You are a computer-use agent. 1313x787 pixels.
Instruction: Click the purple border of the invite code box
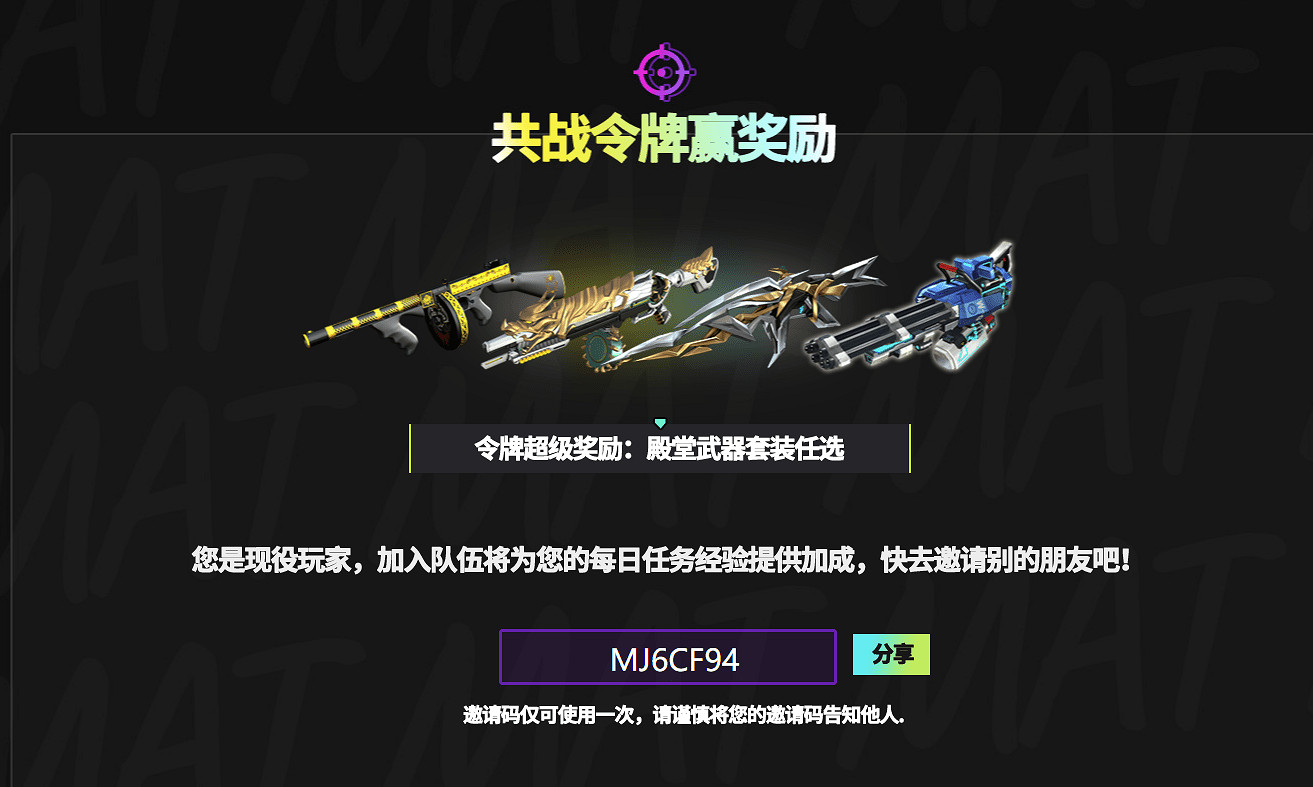pos(500,657)
